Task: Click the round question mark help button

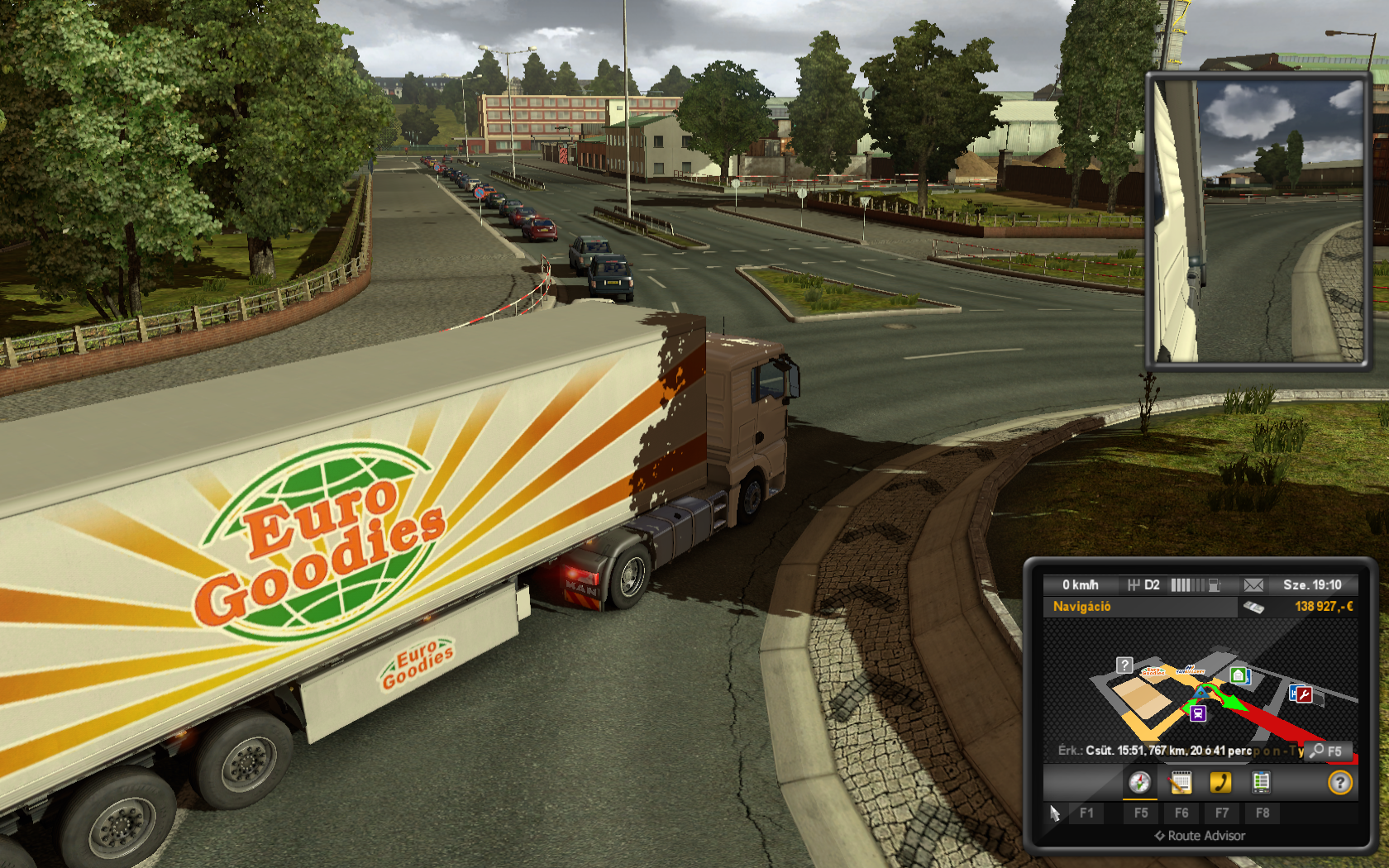Action: pyautogui.click(x=1339, y=782)
